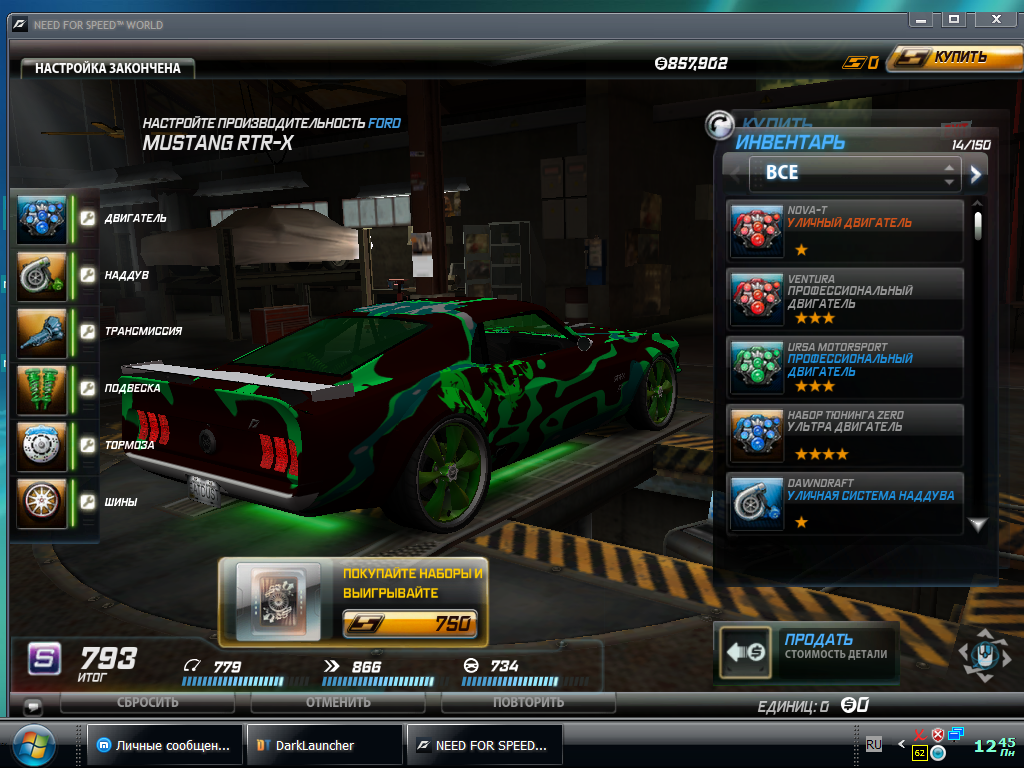Screen dimensions: 1024x768
Task: Click the Сбросить reset button
Action: [x=148, y=702]
